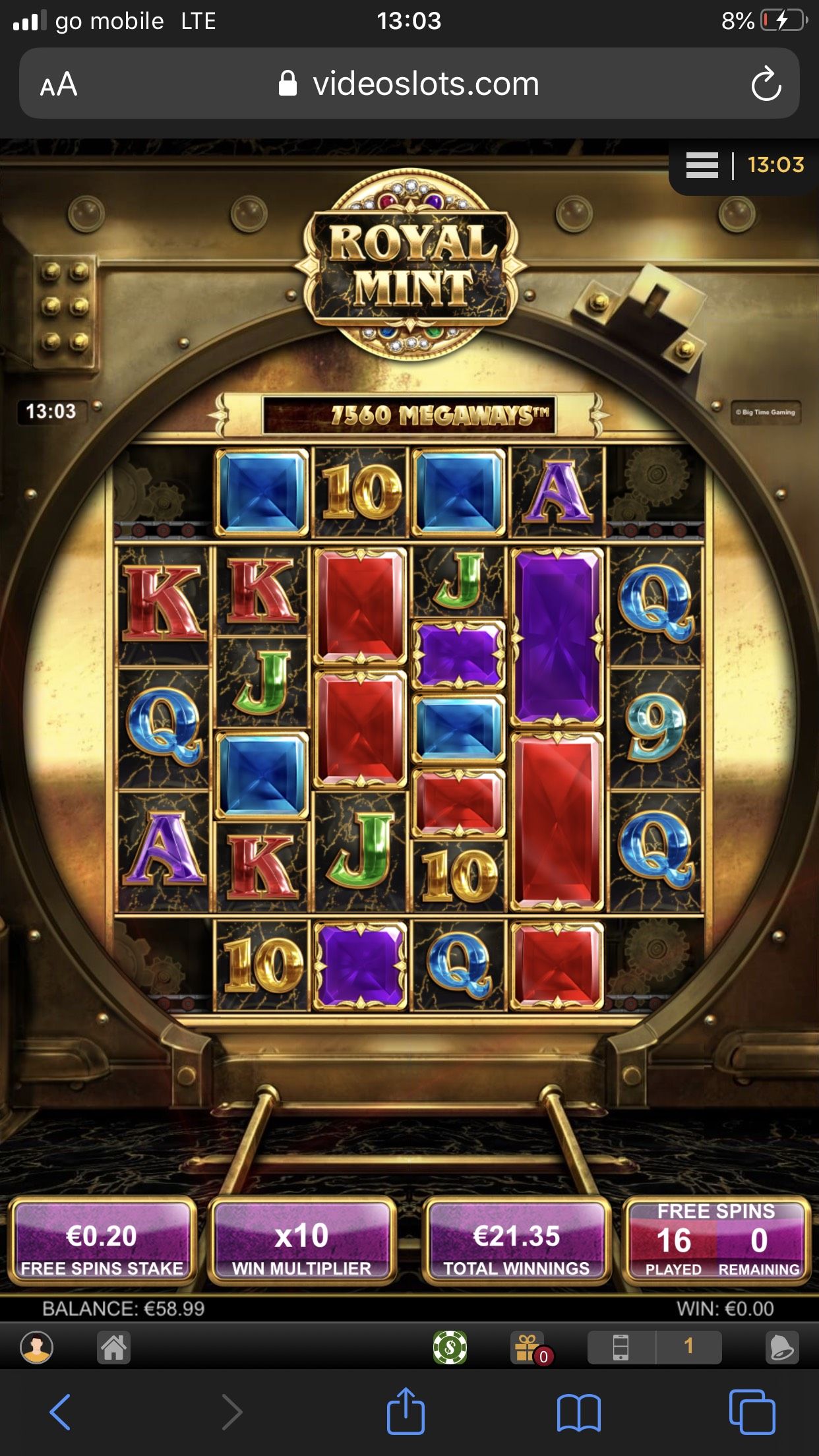Open the green dollar chip cashier
This screenshot has width=819, height=1456.
click(450, 1347)
